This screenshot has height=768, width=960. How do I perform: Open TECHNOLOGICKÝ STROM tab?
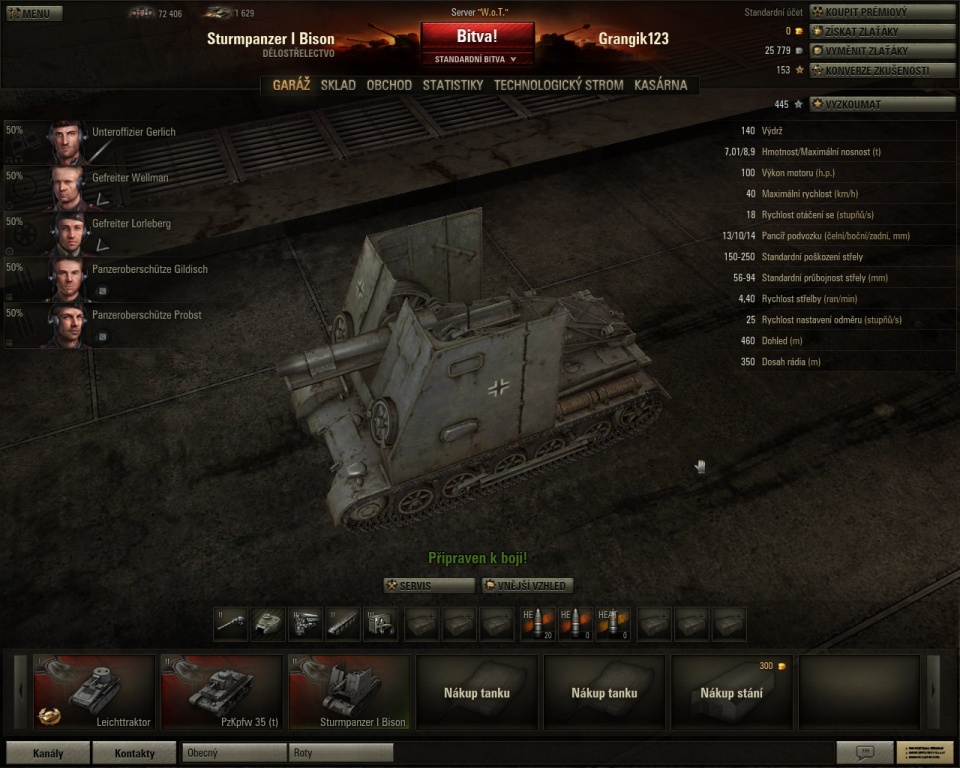(x=558, y=85)
